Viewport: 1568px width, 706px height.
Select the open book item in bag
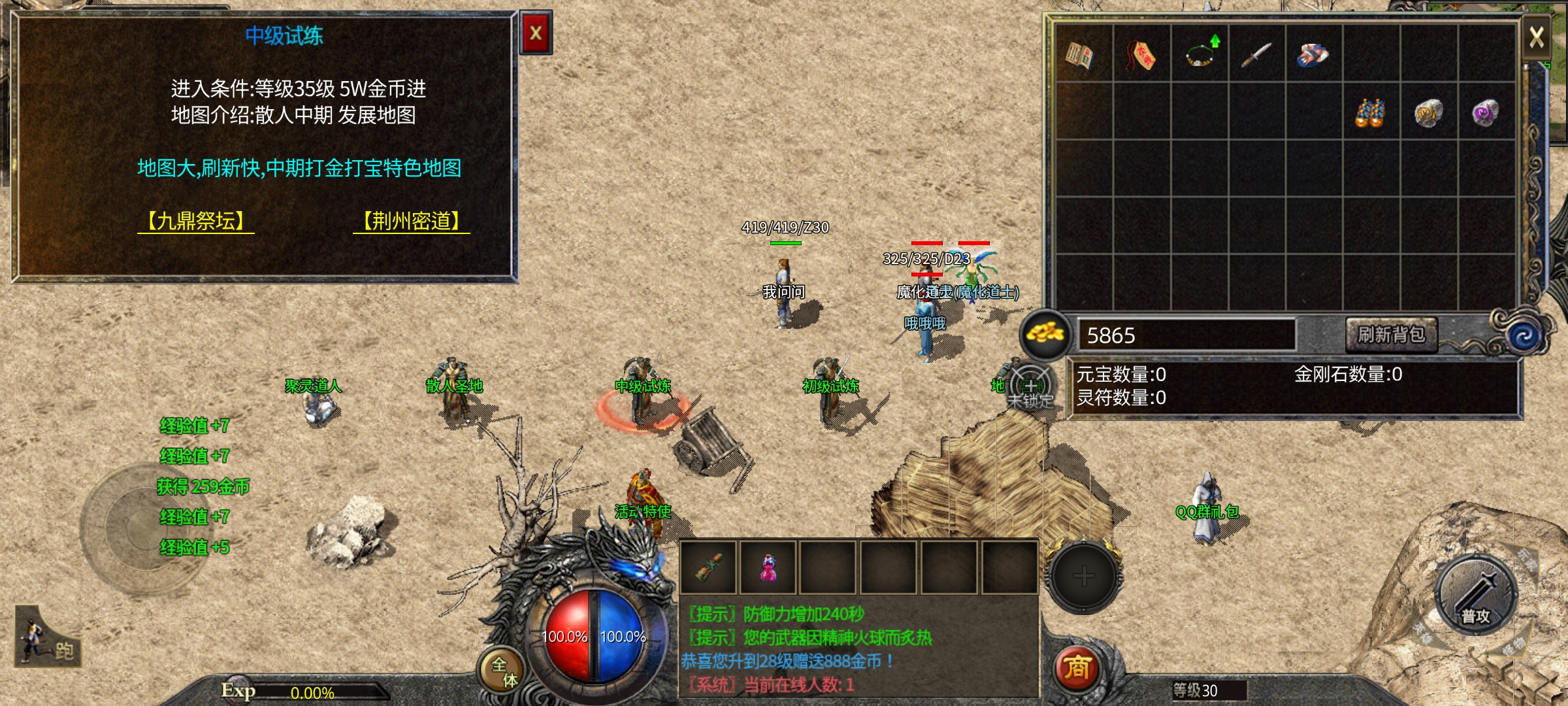[1080, 55]
